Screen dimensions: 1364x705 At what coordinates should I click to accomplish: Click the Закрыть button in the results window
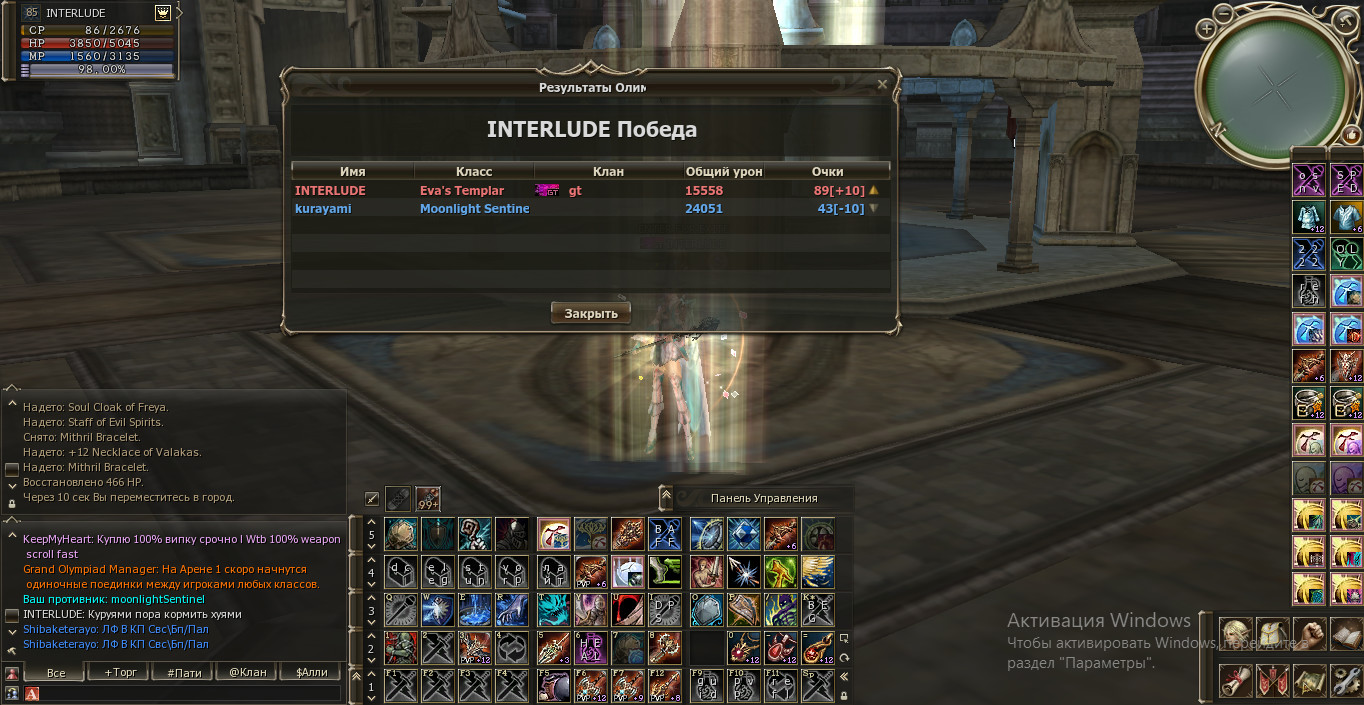pyautogui.click(x=591, y=313)
